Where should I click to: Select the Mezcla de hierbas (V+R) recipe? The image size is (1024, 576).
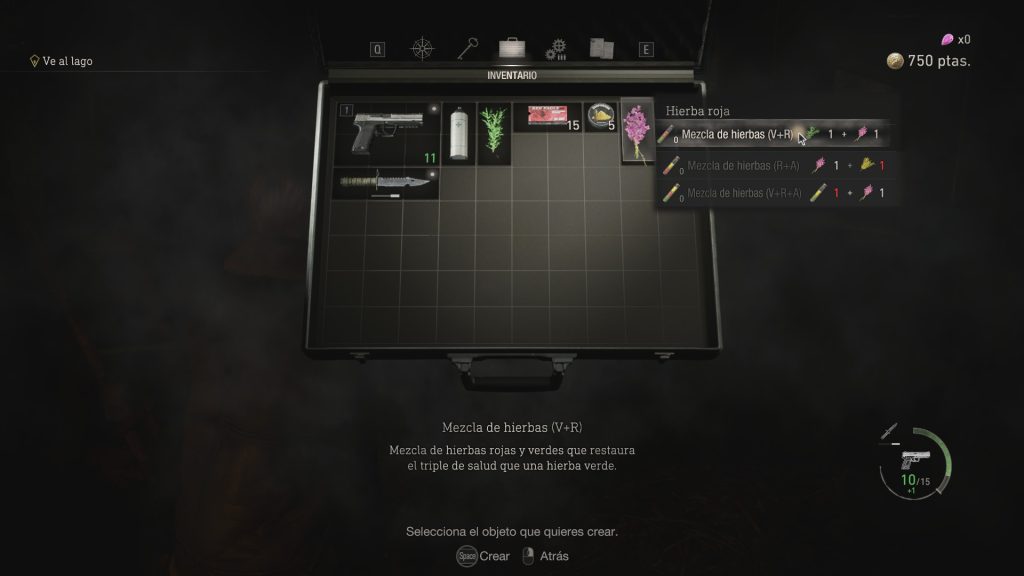pyautogui.click(x=736, y=134)
